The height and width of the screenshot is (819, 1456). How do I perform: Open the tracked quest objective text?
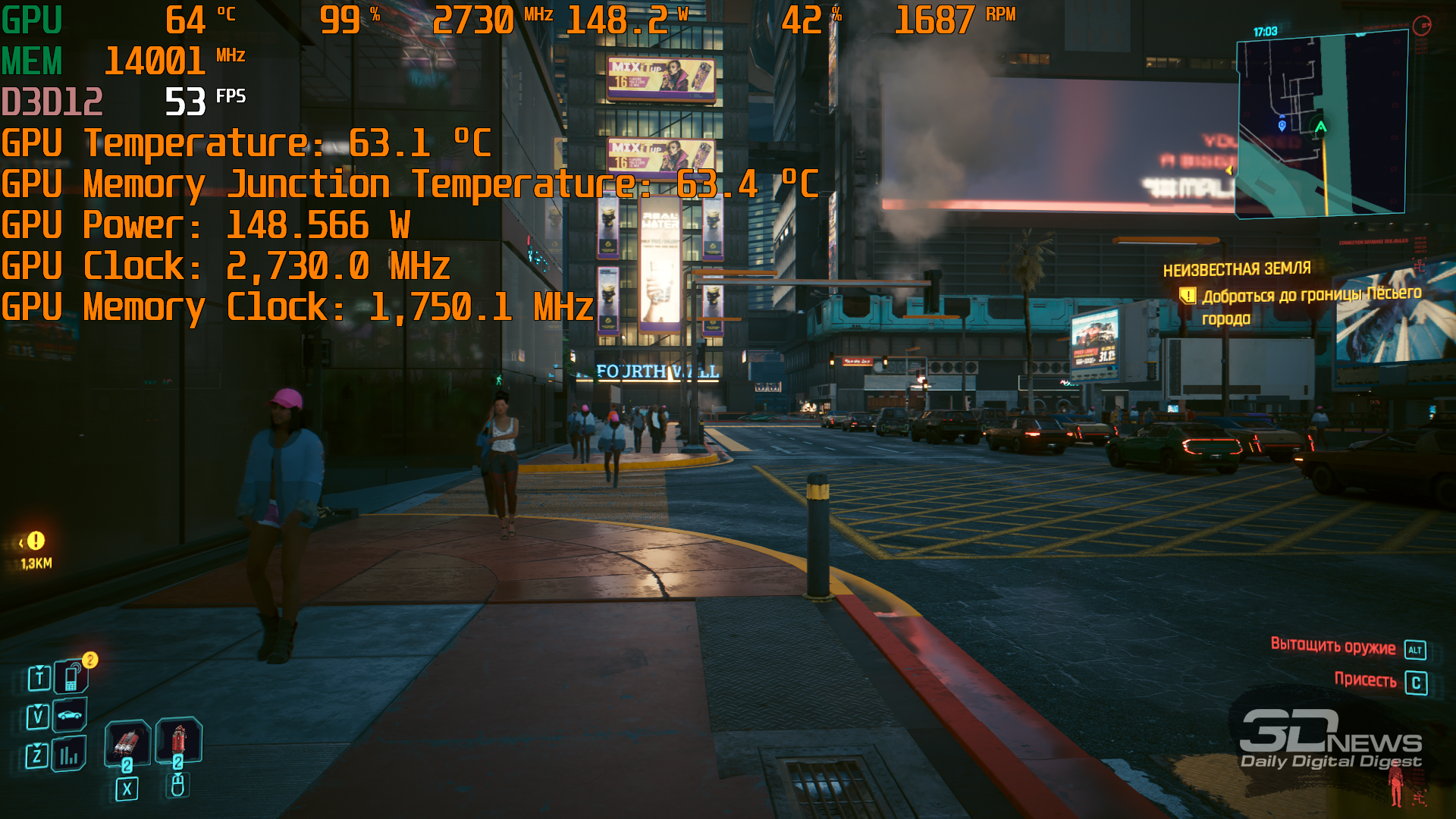(x=1310, y=306)
